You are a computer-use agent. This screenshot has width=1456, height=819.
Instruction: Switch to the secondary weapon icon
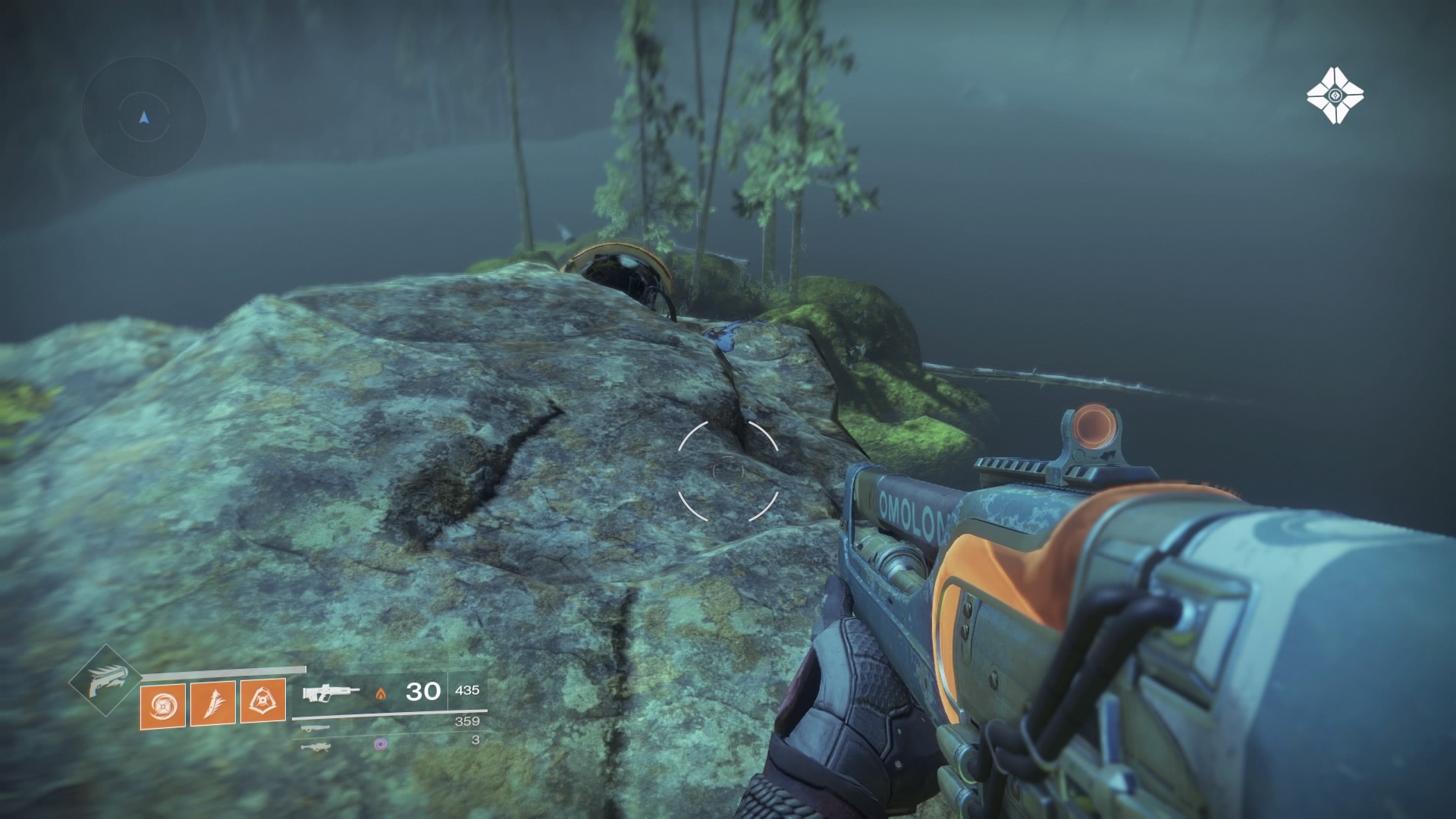point(315,728)
